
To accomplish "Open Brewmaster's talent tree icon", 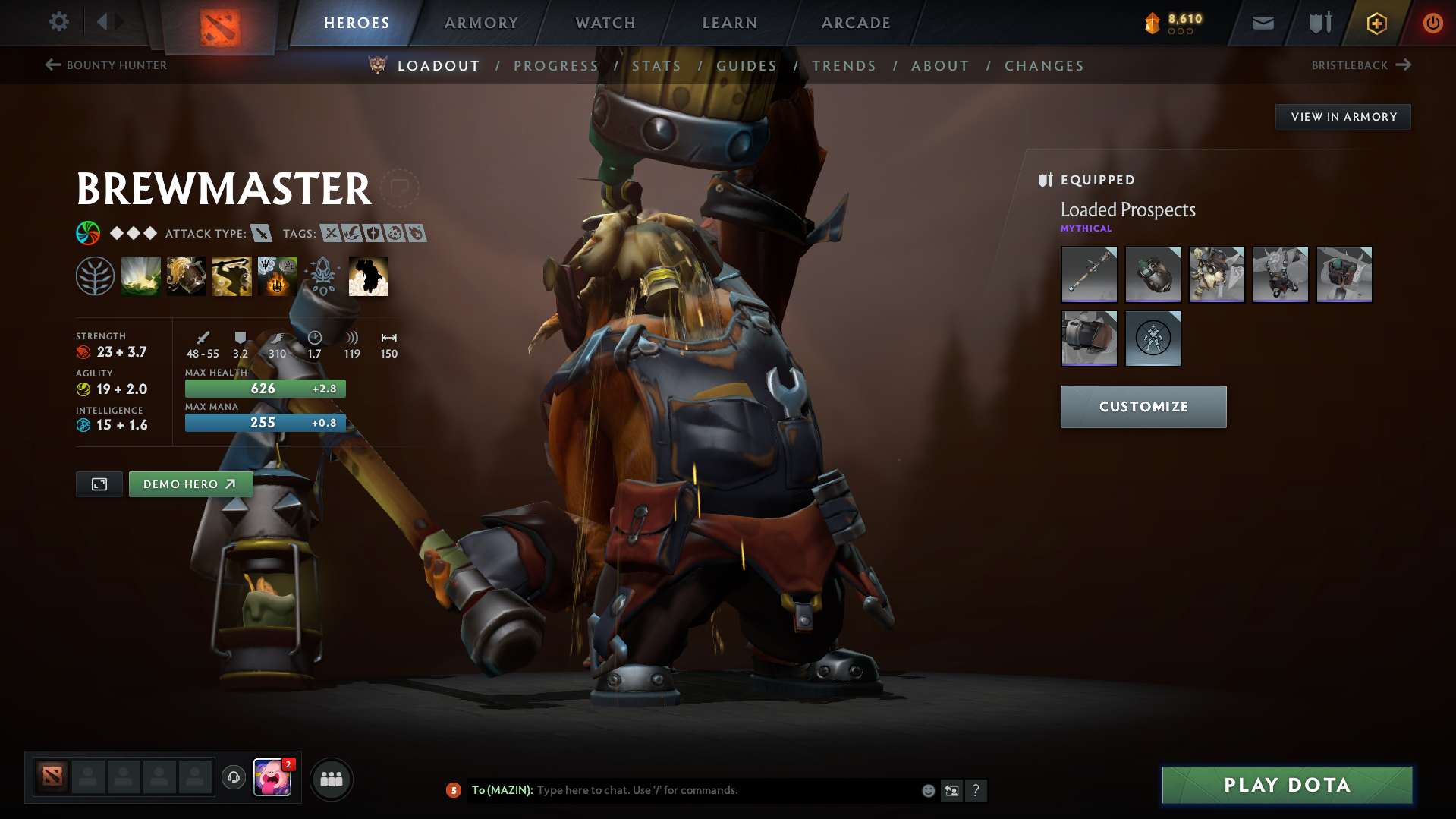I will tap(95, 275).
